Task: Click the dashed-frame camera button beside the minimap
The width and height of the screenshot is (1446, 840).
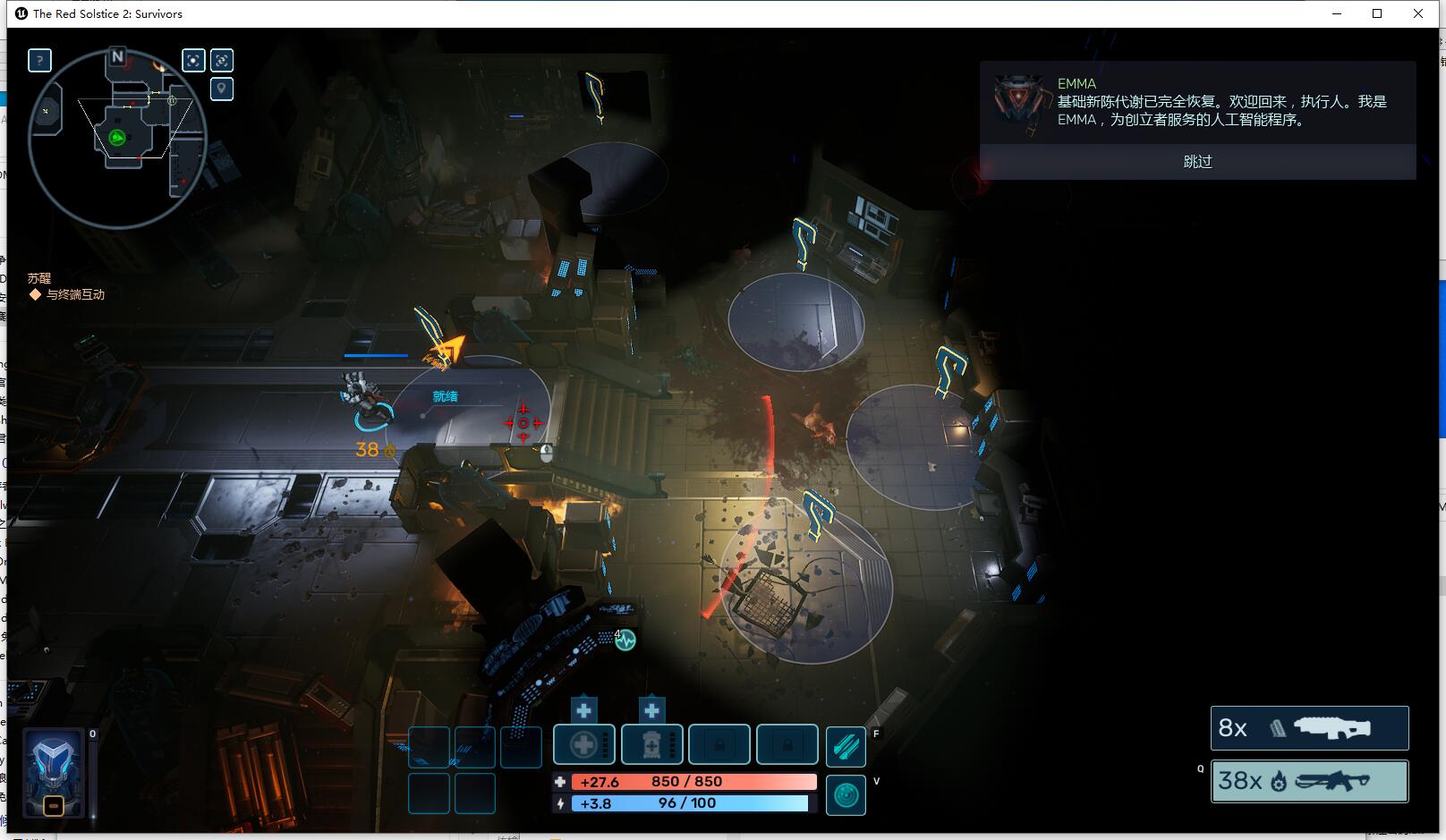Action: [x=222, y=60]
